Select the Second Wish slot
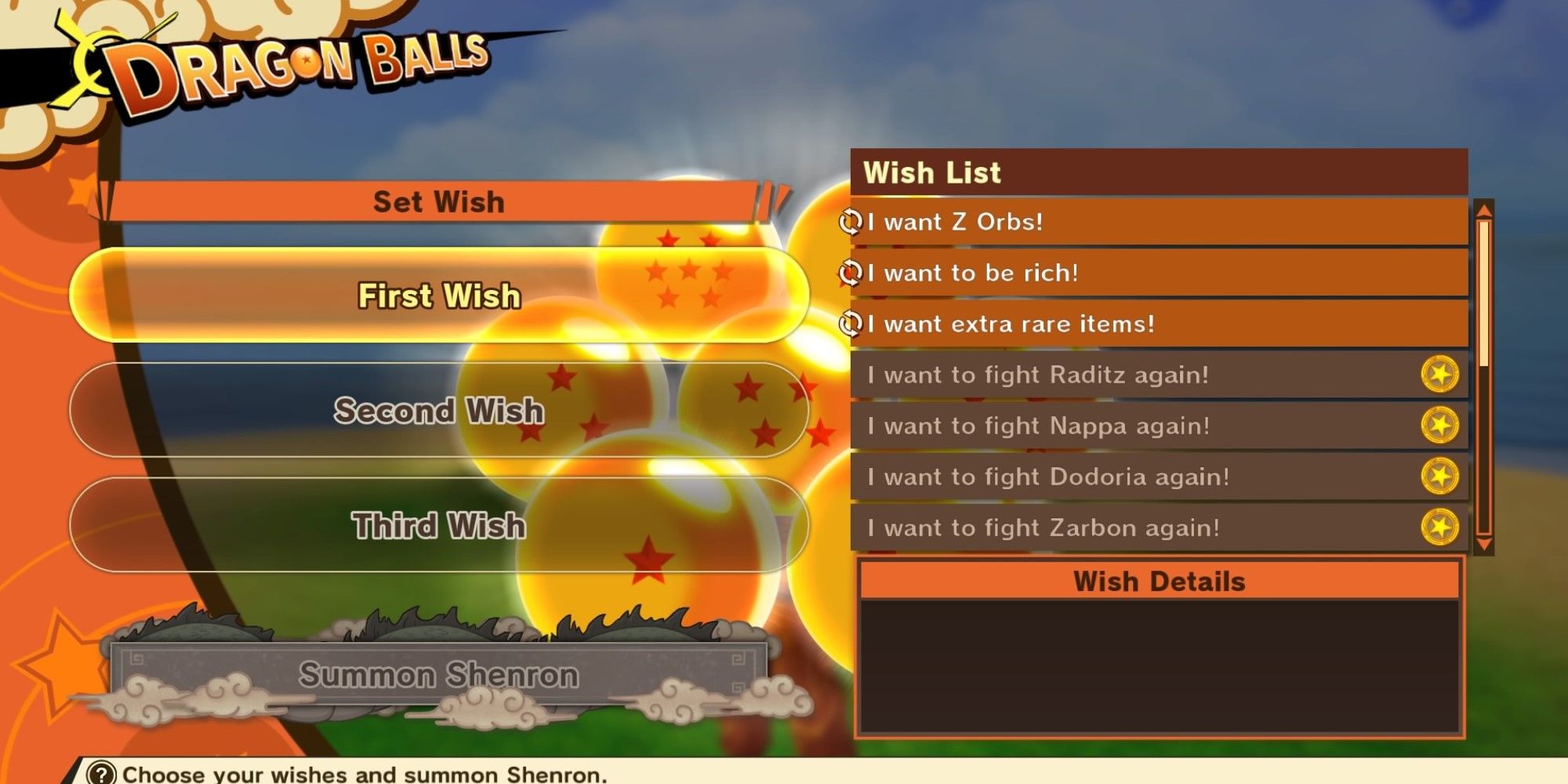Screen dimensions: 1568x784 [x=439, y=411]
